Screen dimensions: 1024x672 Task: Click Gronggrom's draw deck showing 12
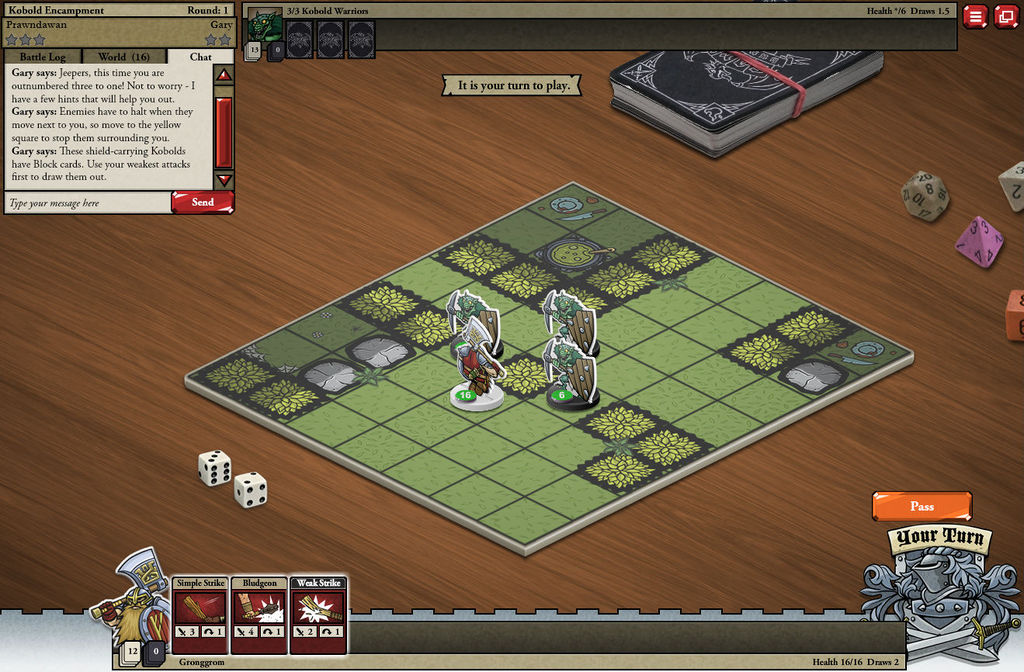[x=131, y=654]
